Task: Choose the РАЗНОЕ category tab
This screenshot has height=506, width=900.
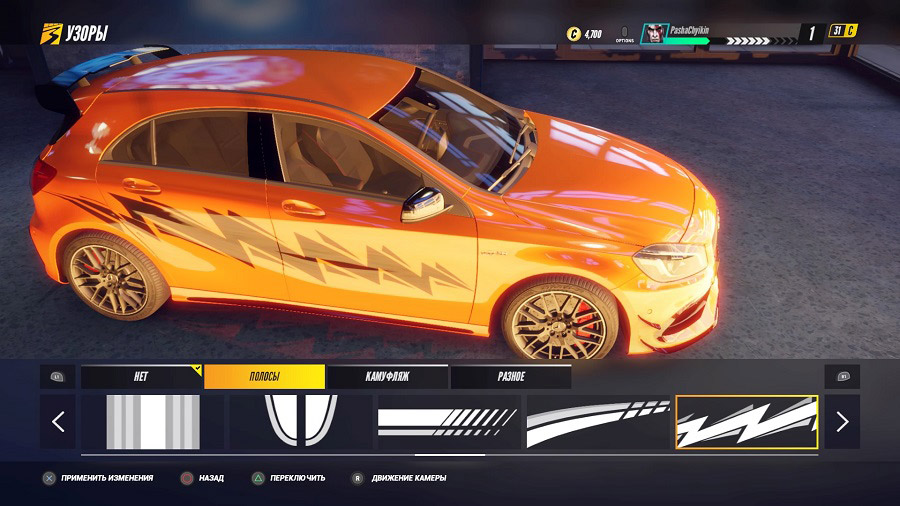Action: click(x=510, y=377)
